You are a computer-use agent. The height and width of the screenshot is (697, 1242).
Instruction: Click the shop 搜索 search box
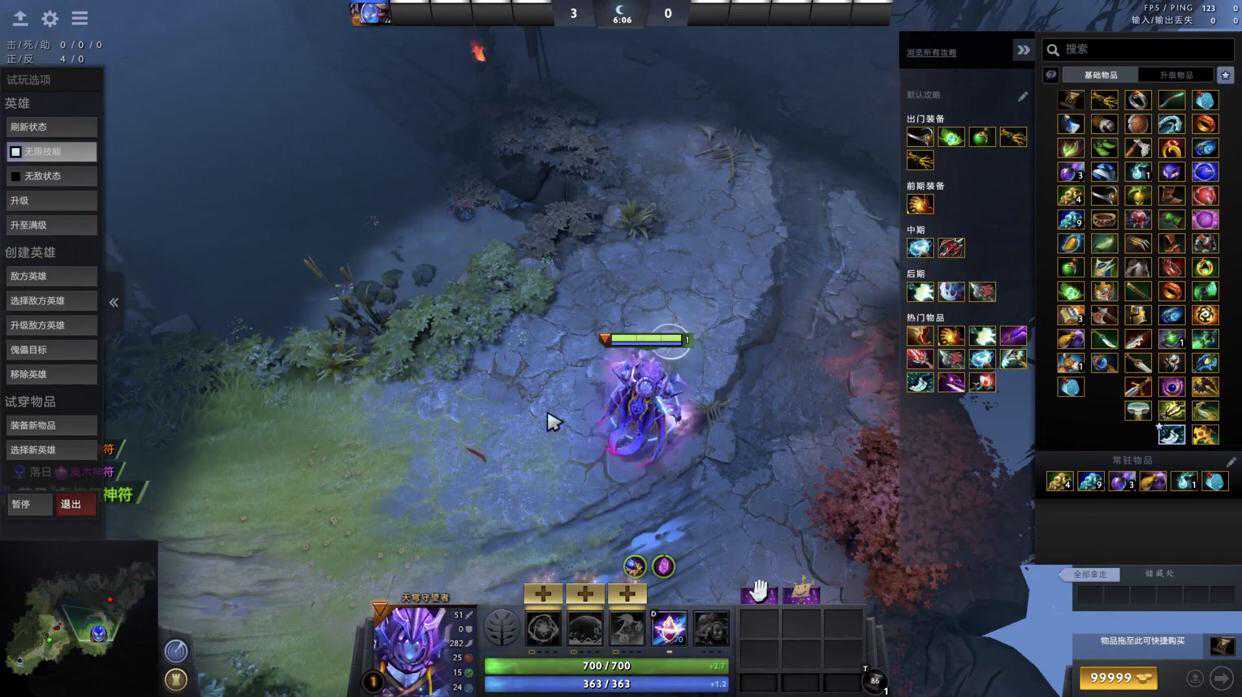click(1140, 49)
